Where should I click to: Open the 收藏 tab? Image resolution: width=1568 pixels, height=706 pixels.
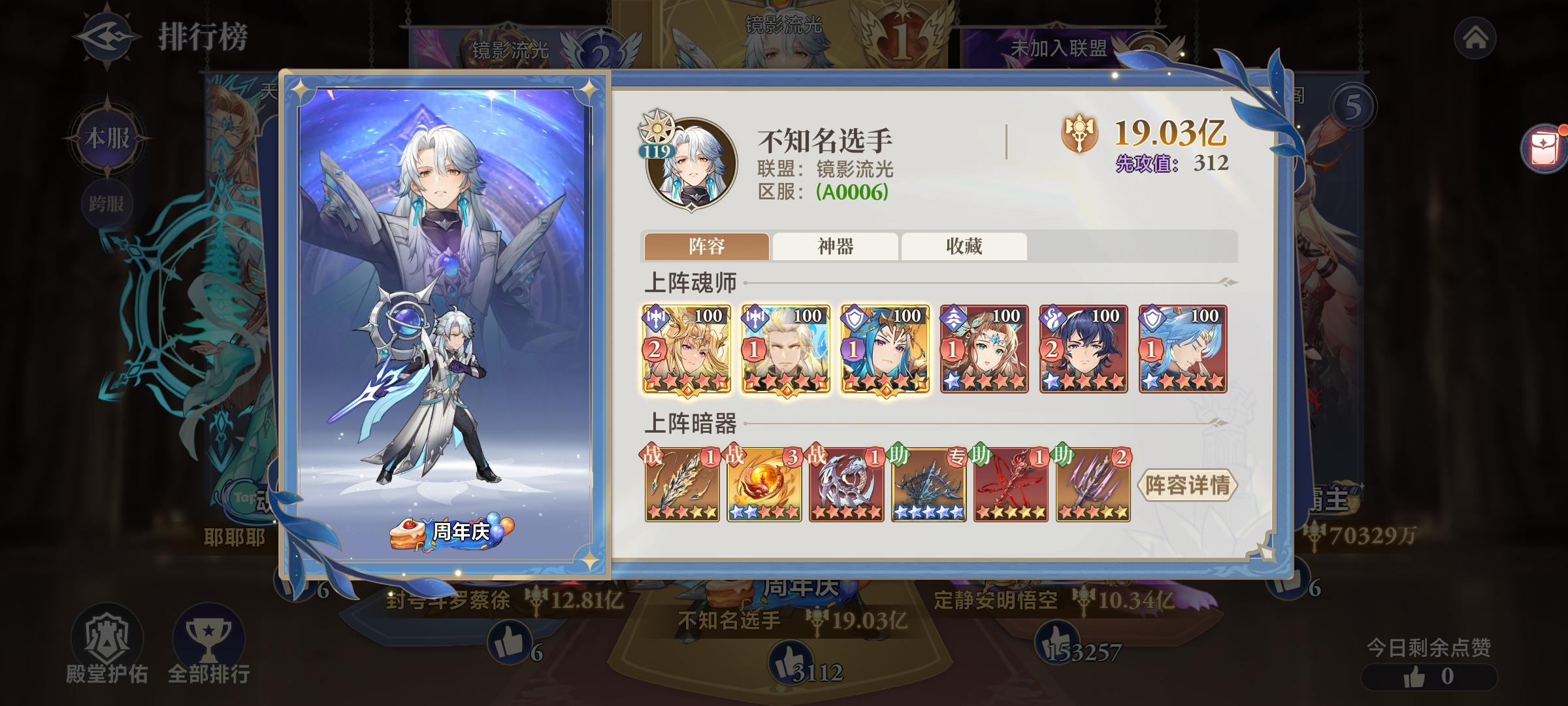pyautogui.click(x=964, y=245)
